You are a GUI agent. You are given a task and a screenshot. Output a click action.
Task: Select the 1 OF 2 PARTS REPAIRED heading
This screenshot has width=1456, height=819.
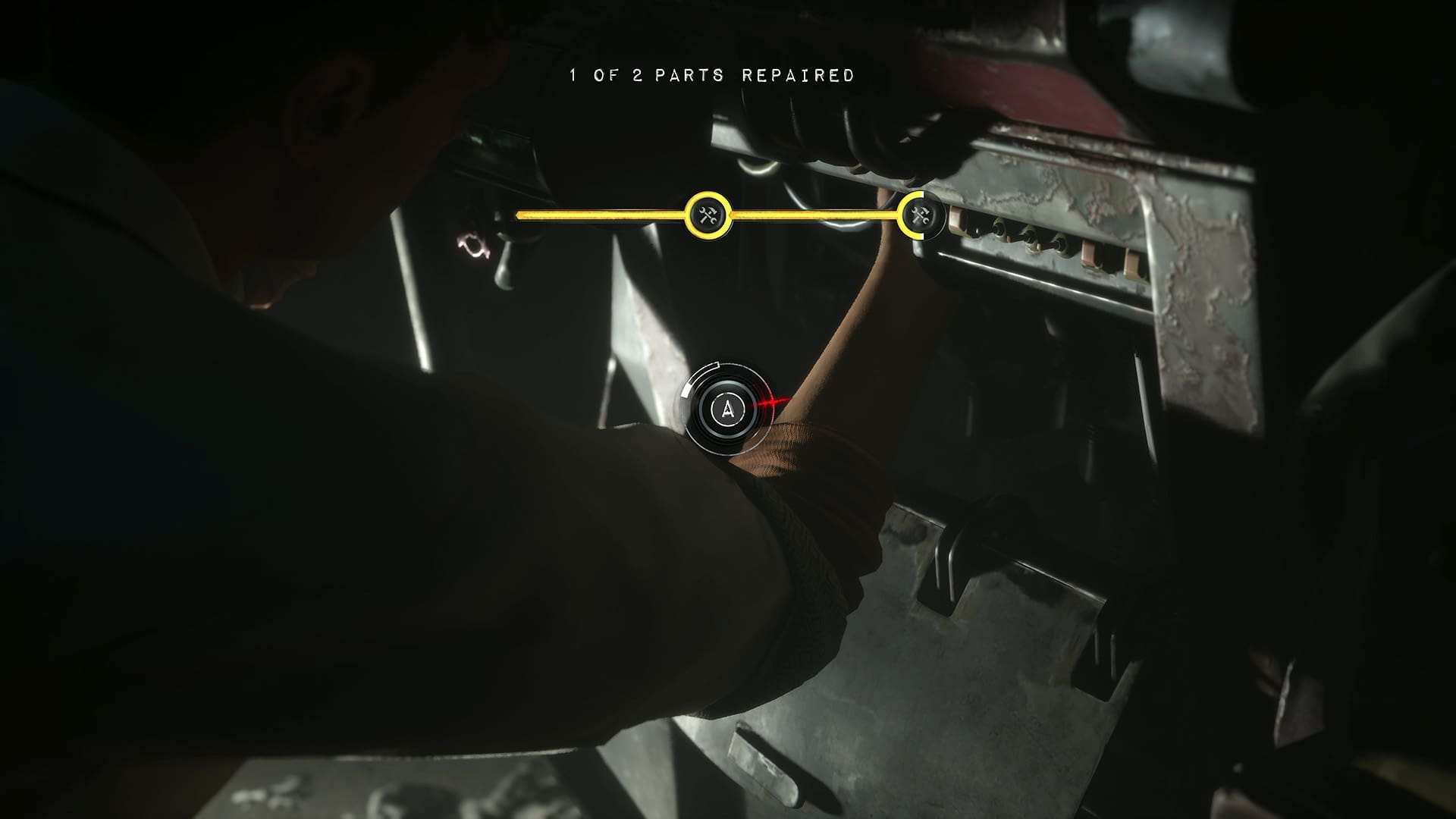point(710,76)
